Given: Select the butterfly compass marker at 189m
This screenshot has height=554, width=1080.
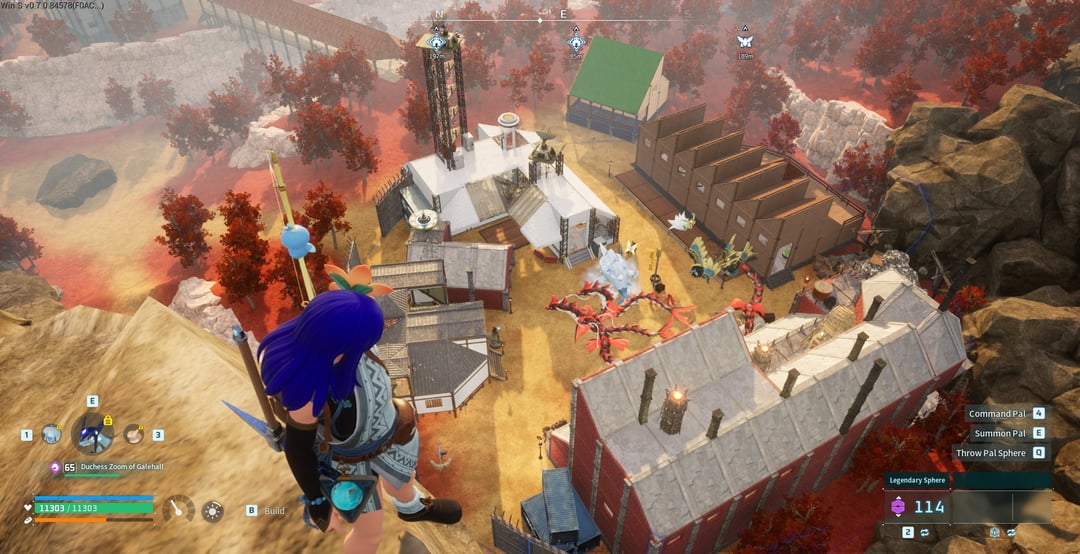Looking at the screenshot, I should pyautogui.click(x=744, y=41).
